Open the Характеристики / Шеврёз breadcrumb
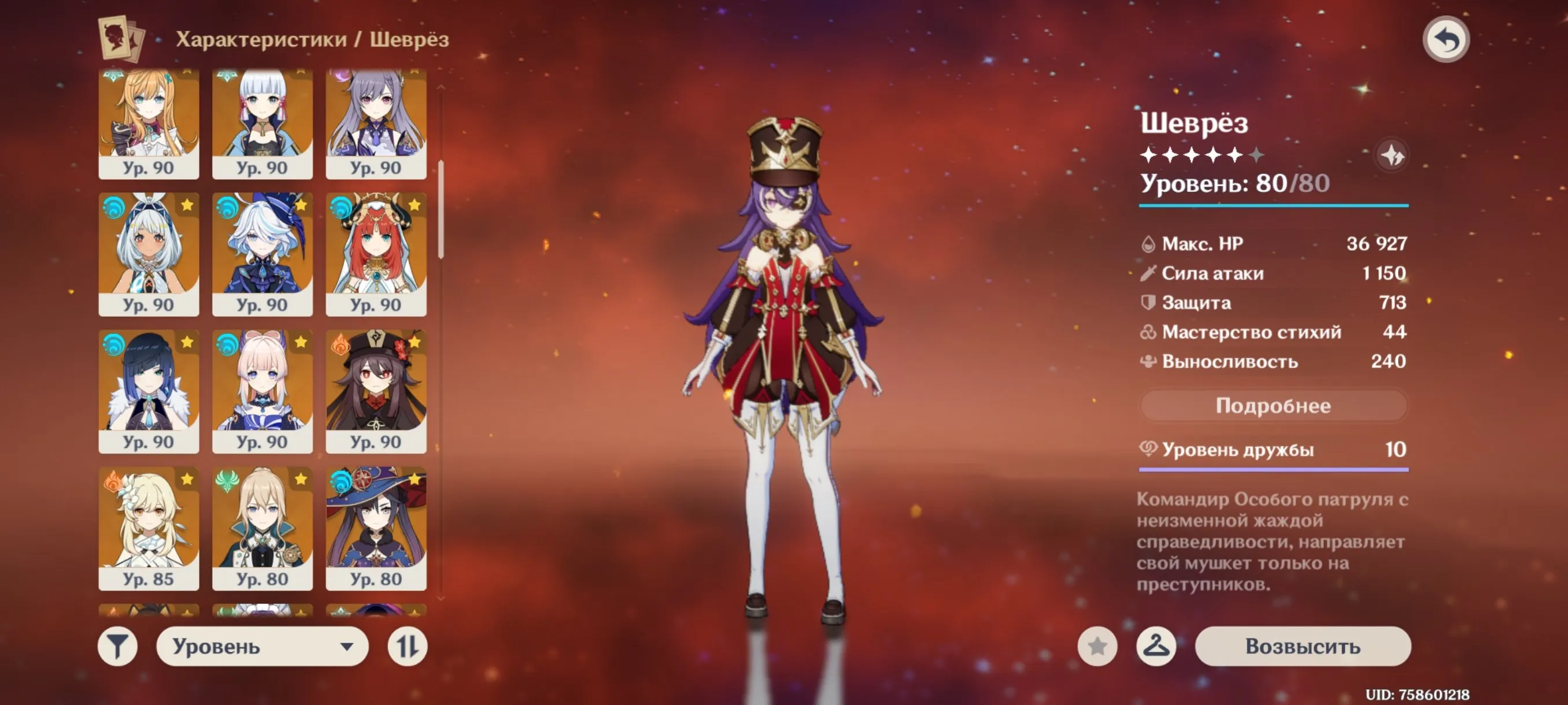 [x=312, y=39]
